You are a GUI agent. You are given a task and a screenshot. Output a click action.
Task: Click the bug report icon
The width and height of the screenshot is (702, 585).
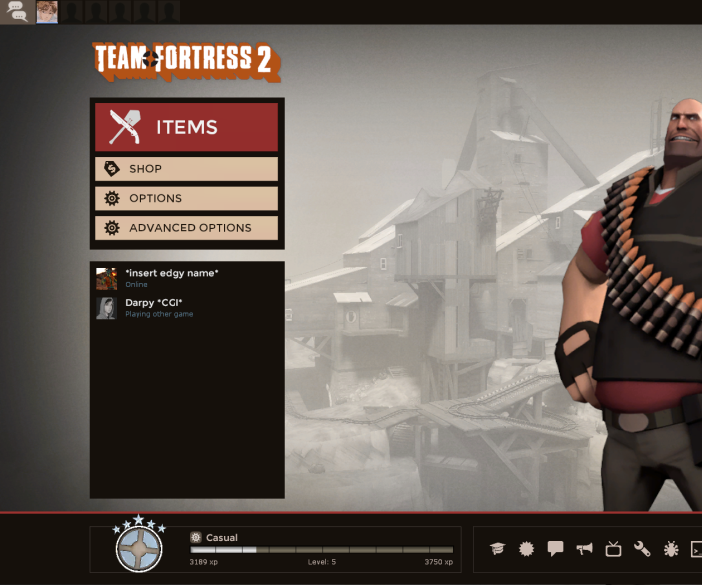[671, 549]
